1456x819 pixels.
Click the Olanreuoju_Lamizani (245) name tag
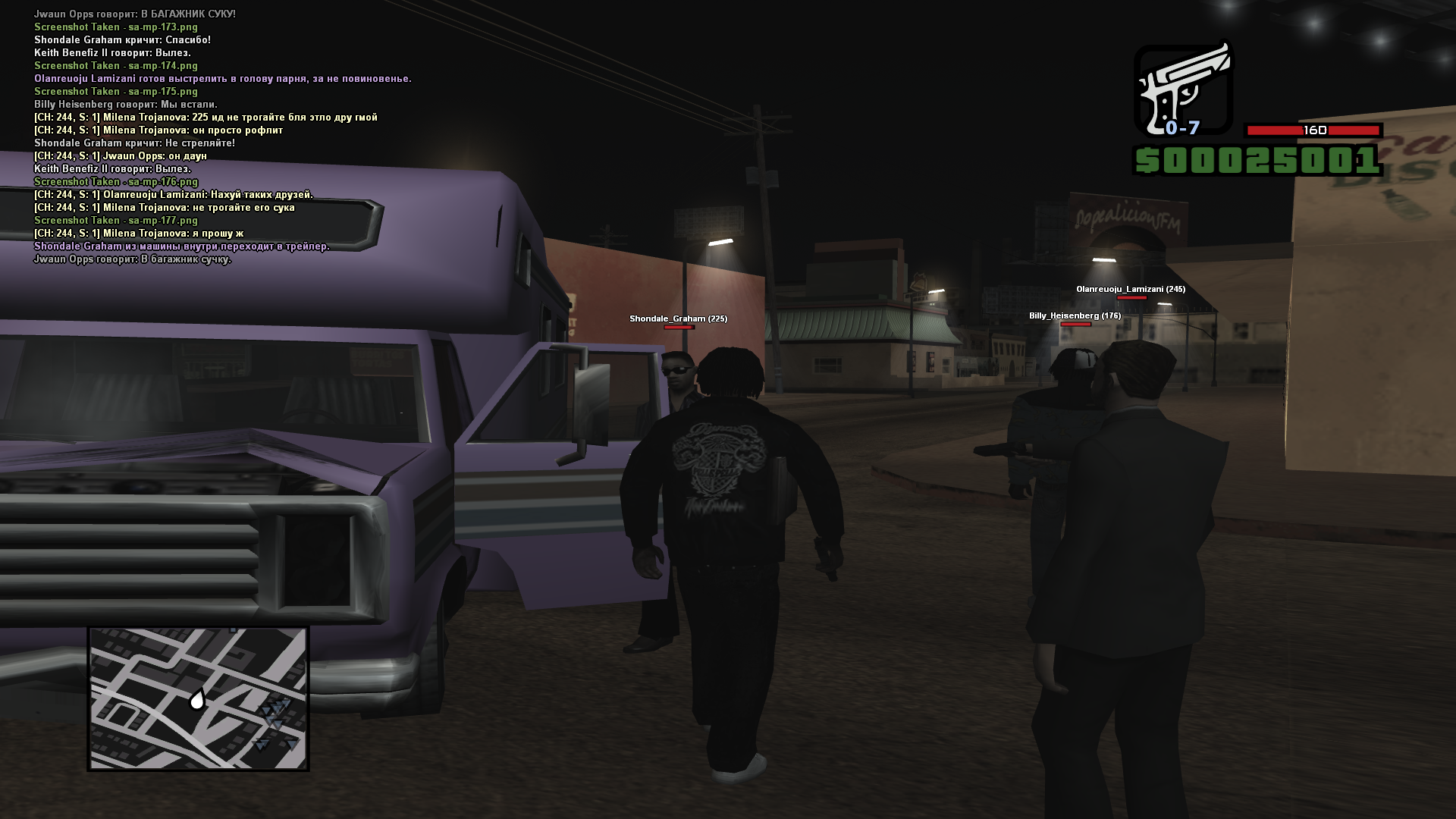[x=1130, y=289]
